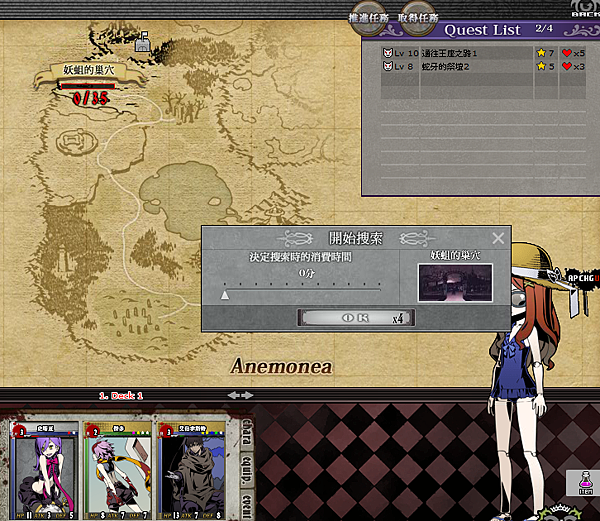The width and height of the screenshot is (600, 521).
Task: Set the search time slider
Action: pyautogui.click(x=225, y=293)
